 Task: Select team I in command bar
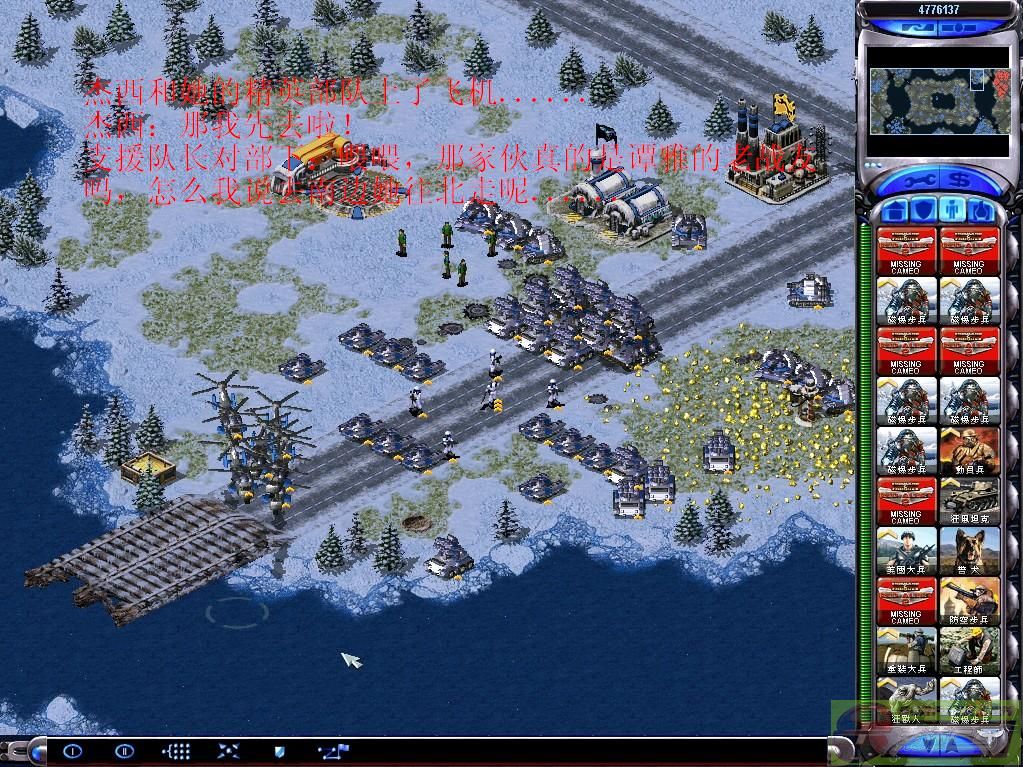[x=72, y=750]
